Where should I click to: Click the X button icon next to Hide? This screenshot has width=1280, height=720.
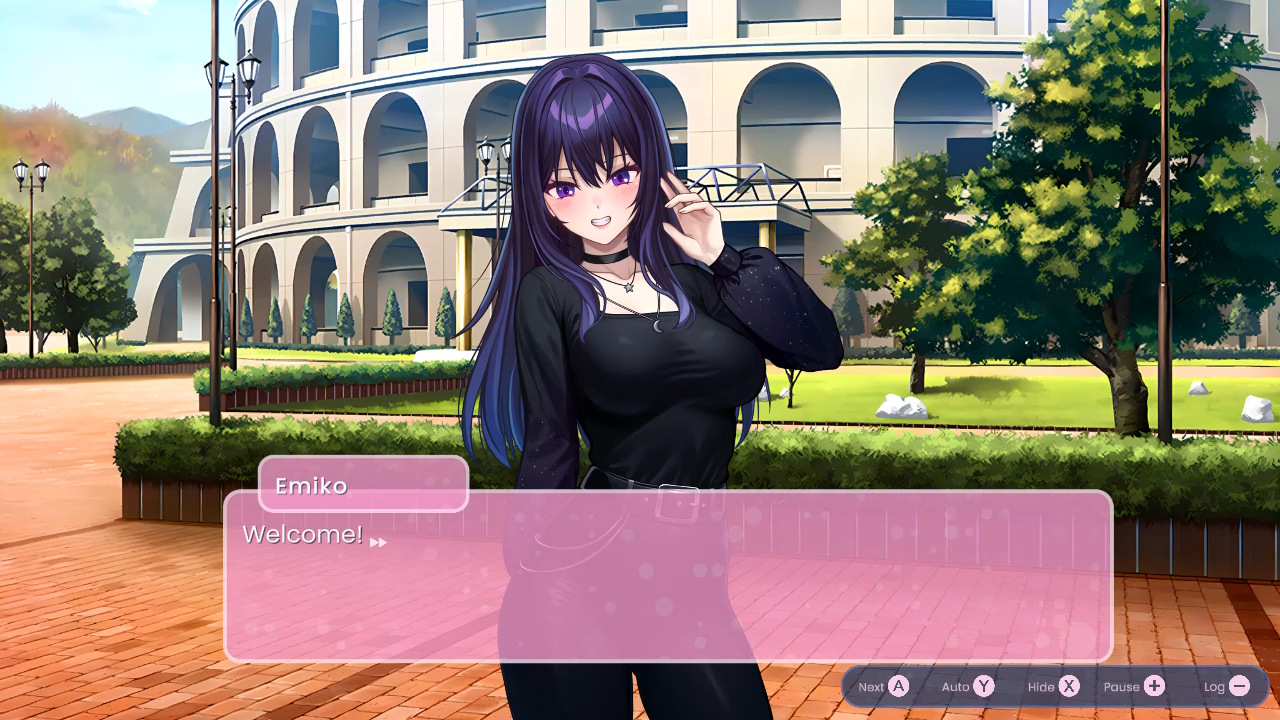(1071, 687)
